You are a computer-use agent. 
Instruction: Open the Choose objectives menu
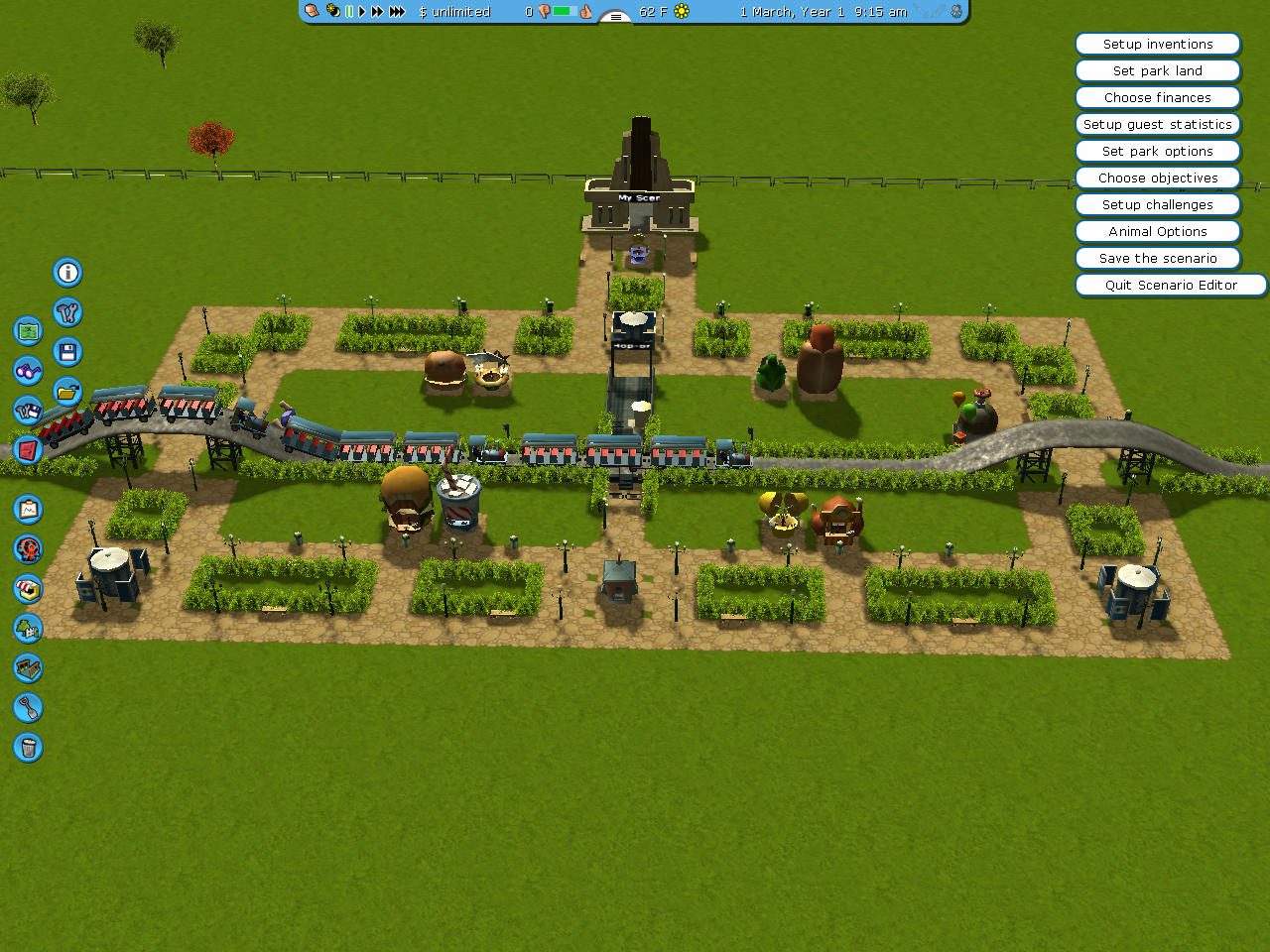[x=1158, y=178]
